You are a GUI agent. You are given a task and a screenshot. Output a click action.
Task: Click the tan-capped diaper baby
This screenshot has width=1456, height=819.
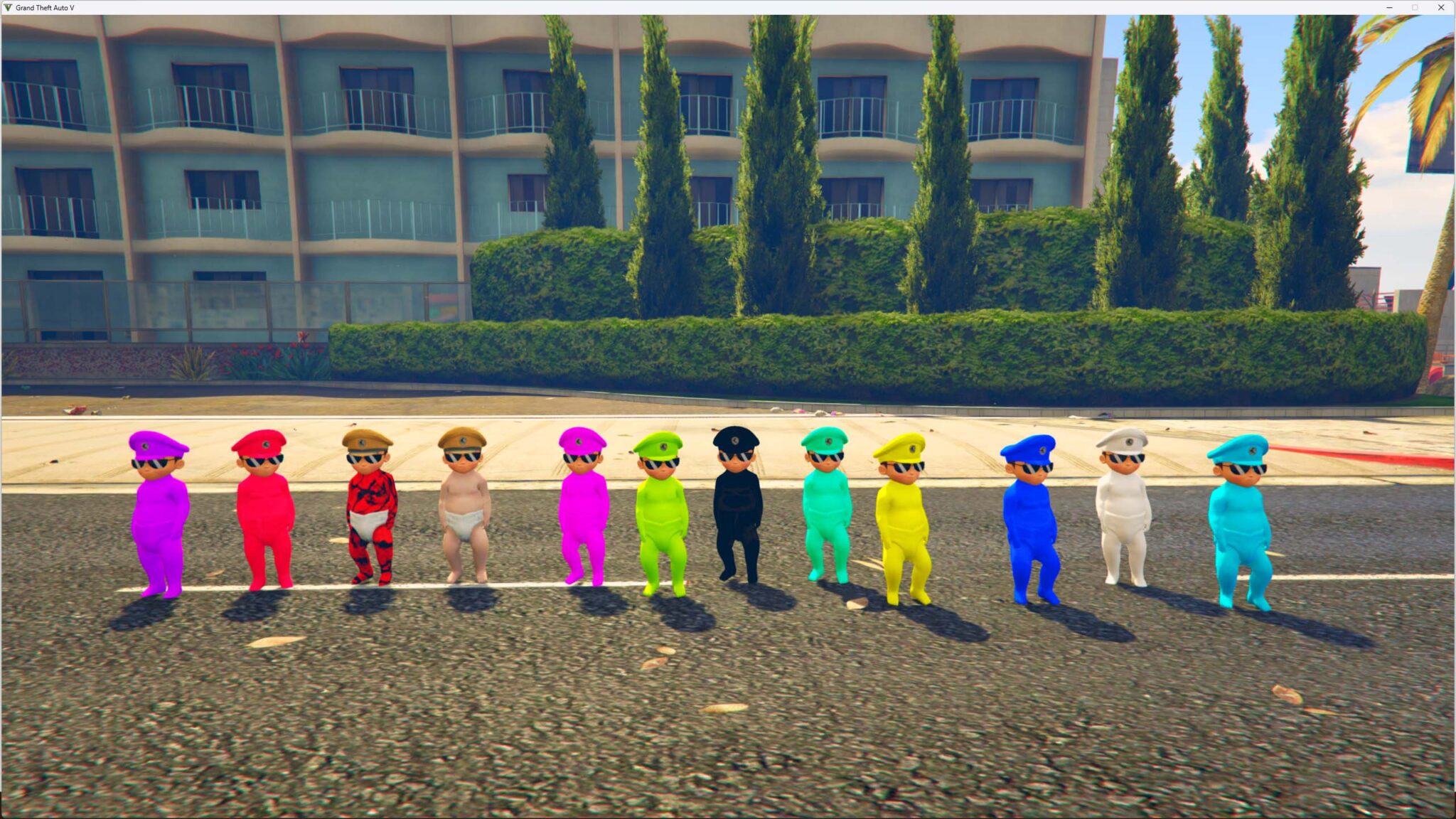click(464, 498)
